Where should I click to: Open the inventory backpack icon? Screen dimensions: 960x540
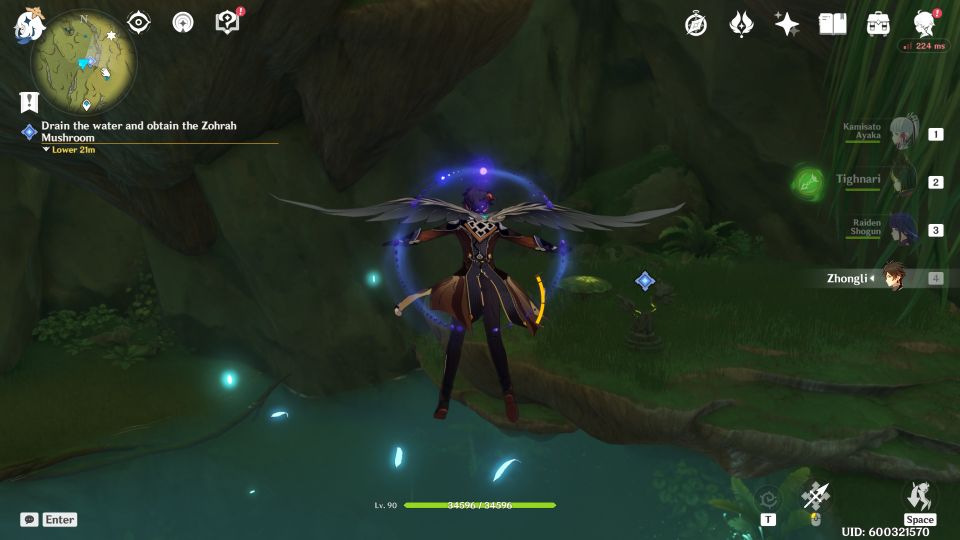(878, 24)
